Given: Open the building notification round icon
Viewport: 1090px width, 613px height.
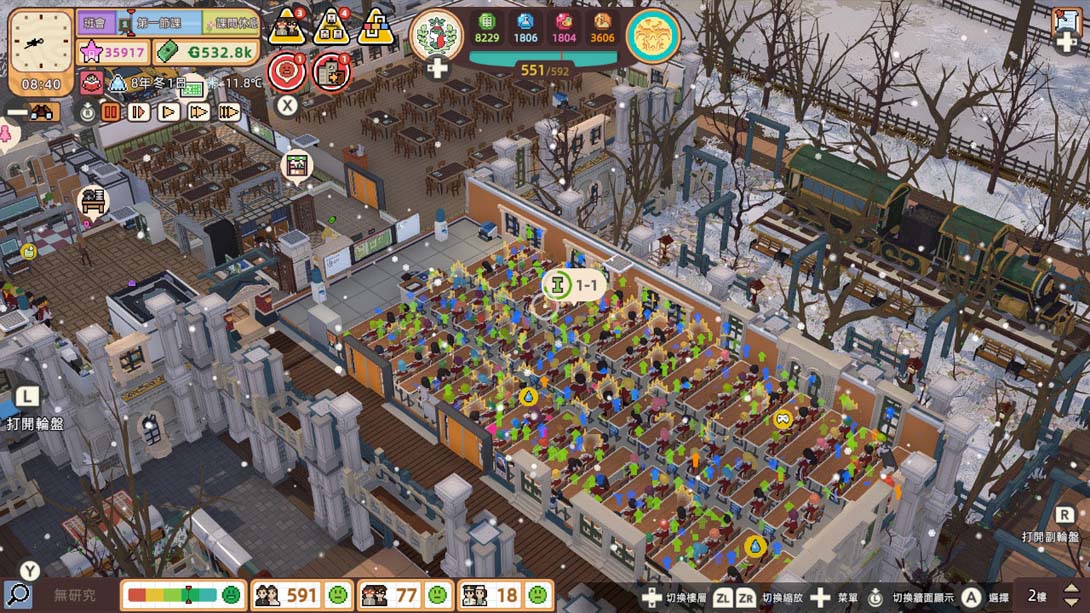Looking at the screenshot, I should click(x=330, y=70).
